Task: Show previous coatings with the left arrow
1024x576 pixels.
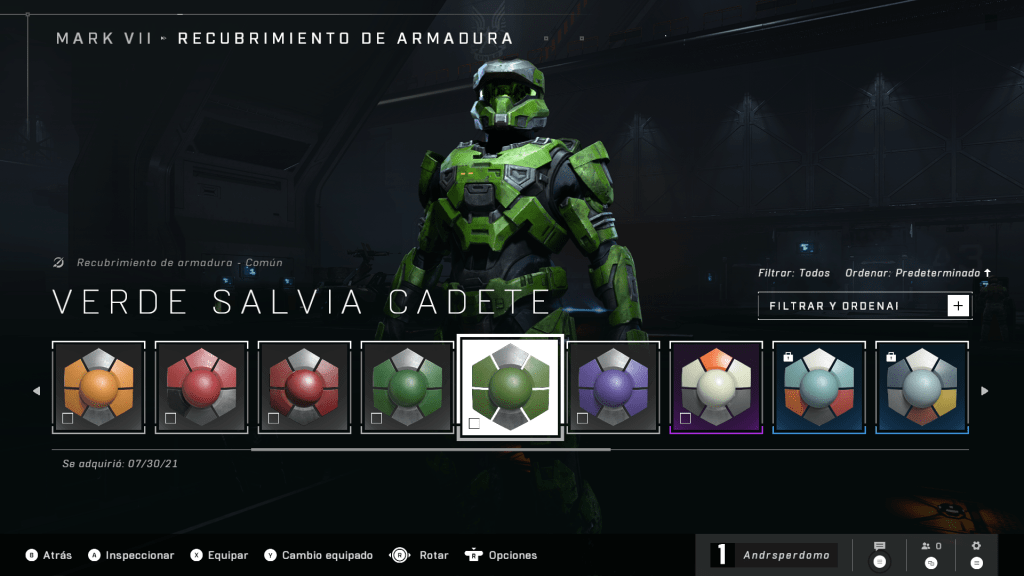Action: tap(37, 391)
